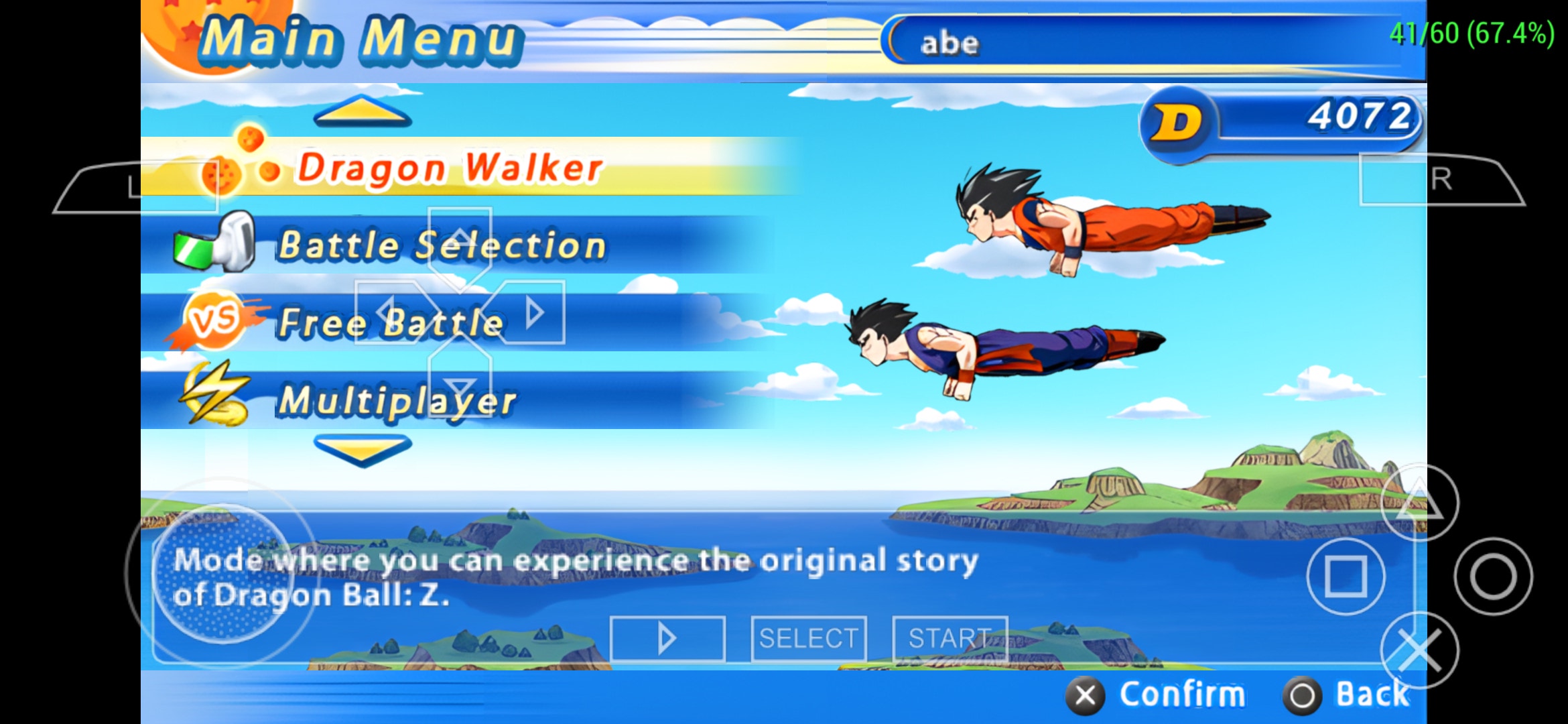Tap the emulator START overlay button
Screen dimensions: 1568x724
pyautogui.click(x=950, y=638)
